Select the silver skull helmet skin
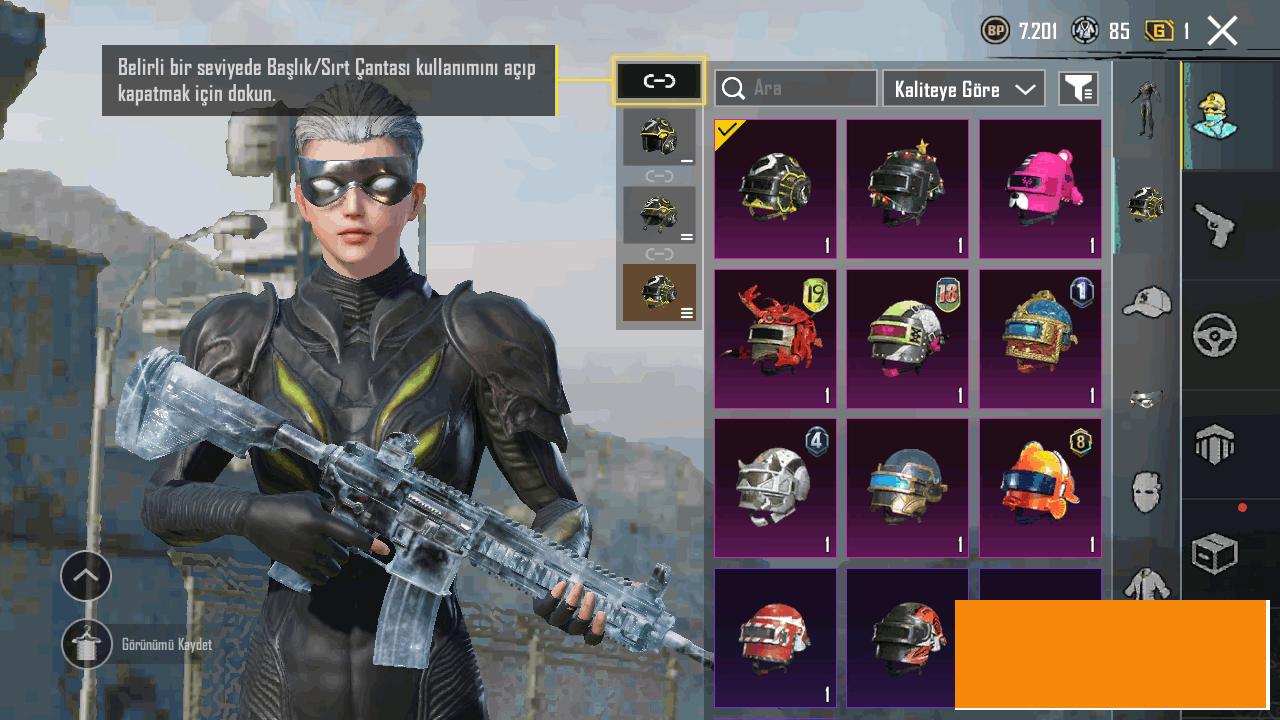Viewport: 1280px width, 720px height. tap(775, 488)
